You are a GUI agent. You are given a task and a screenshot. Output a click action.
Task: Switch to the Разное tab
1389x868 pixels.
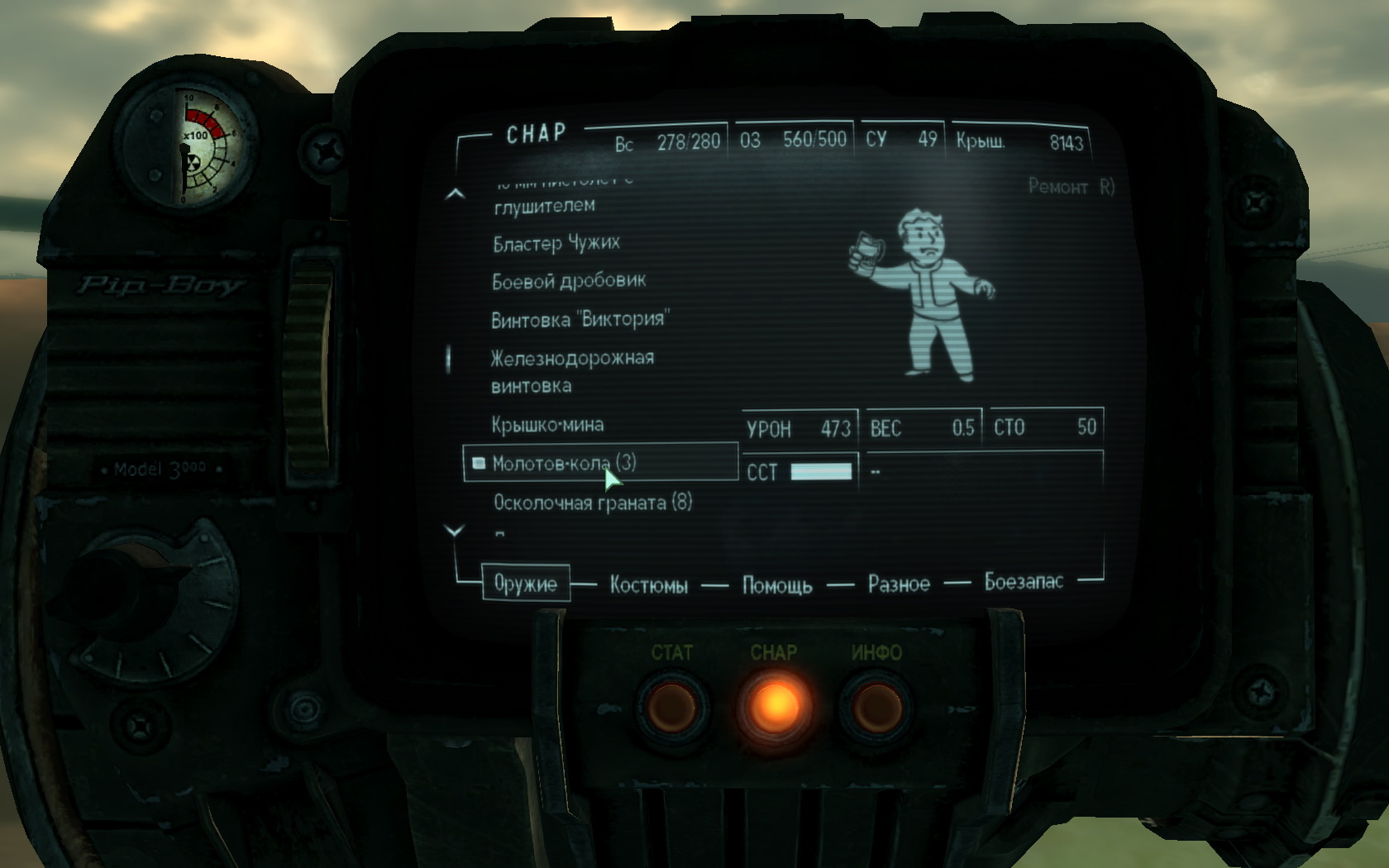pyautogui.click(x=899, y=584)
